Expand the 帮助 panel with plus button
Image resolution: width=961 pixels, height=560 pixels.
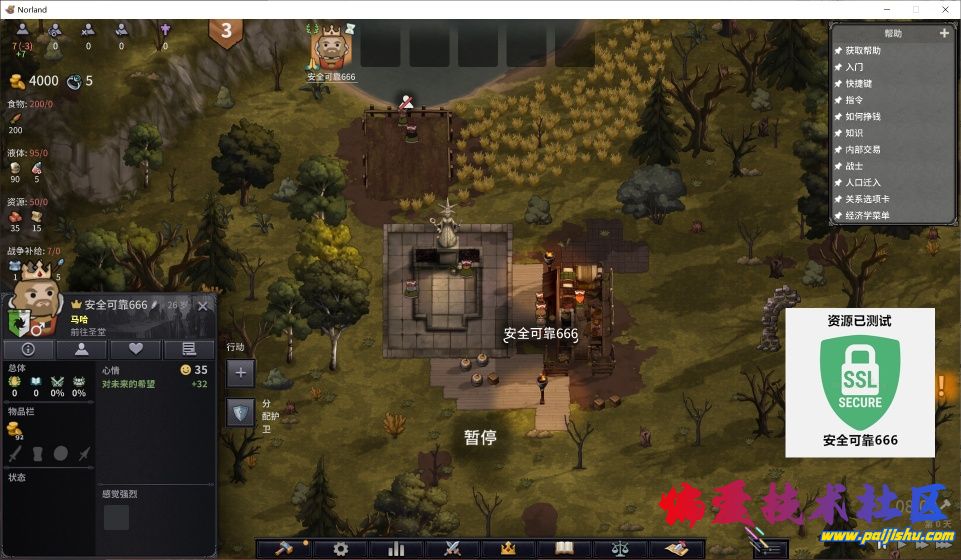click(x=944, y=33)
